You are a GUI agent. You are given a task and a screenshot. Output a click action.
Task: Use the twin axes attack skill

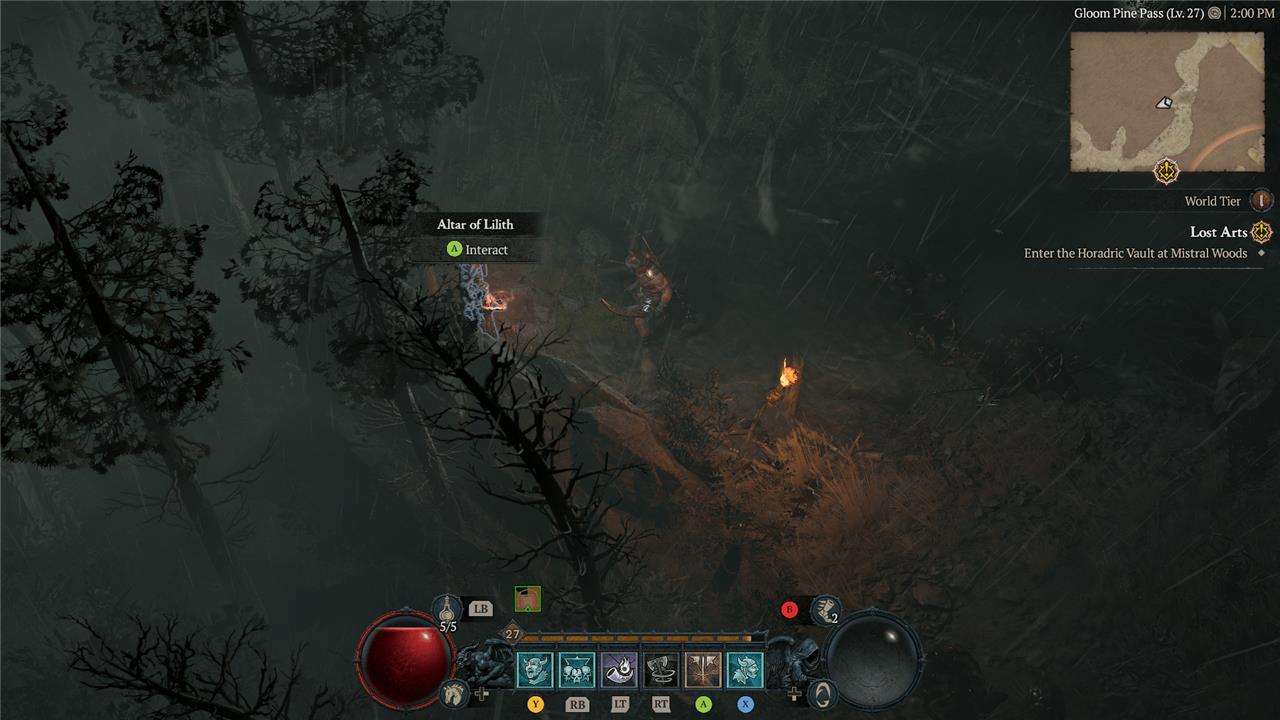[703, 670]
